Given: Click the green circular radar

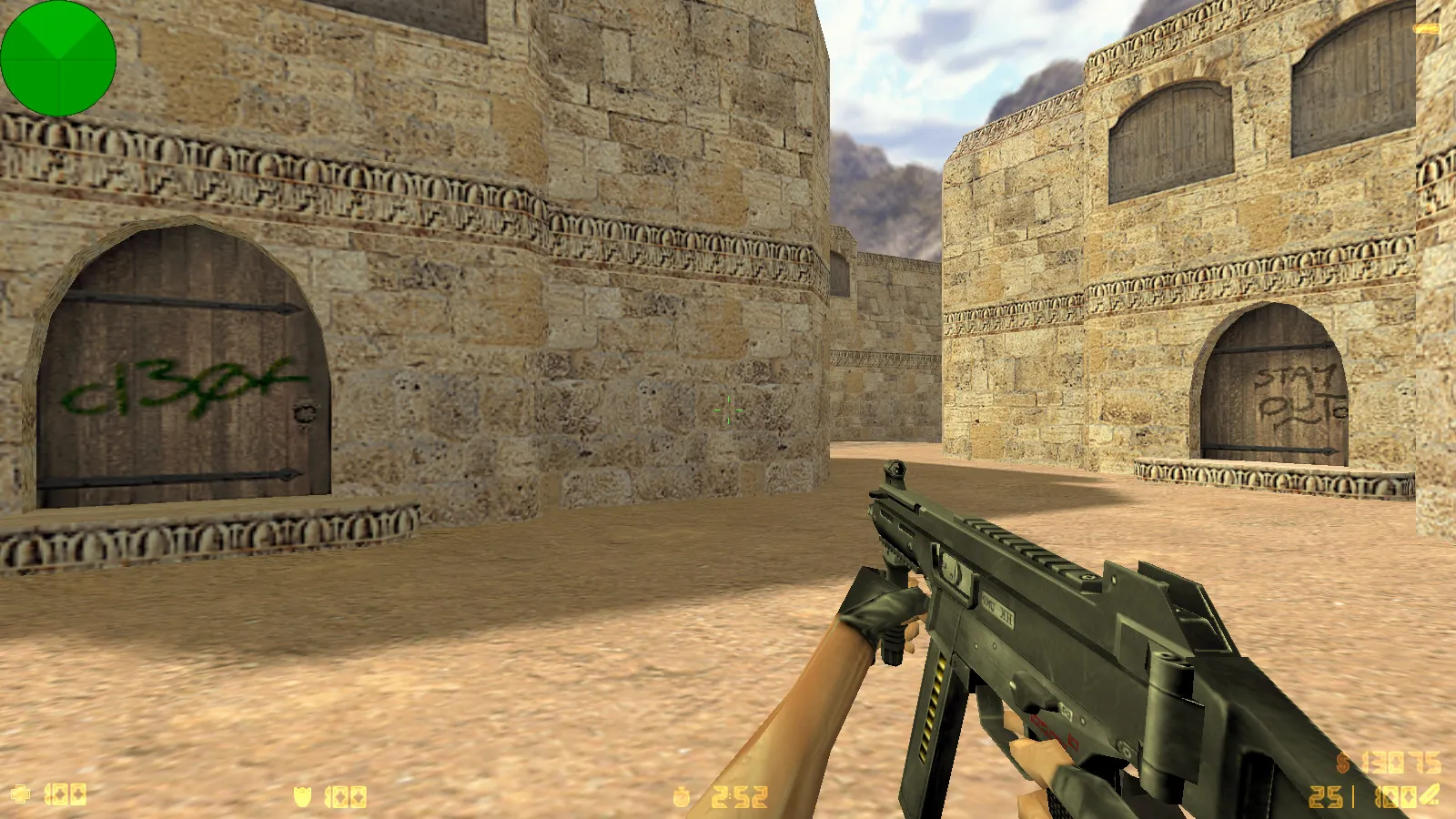Looking at the screenshot, I should [x=58, y=58].
